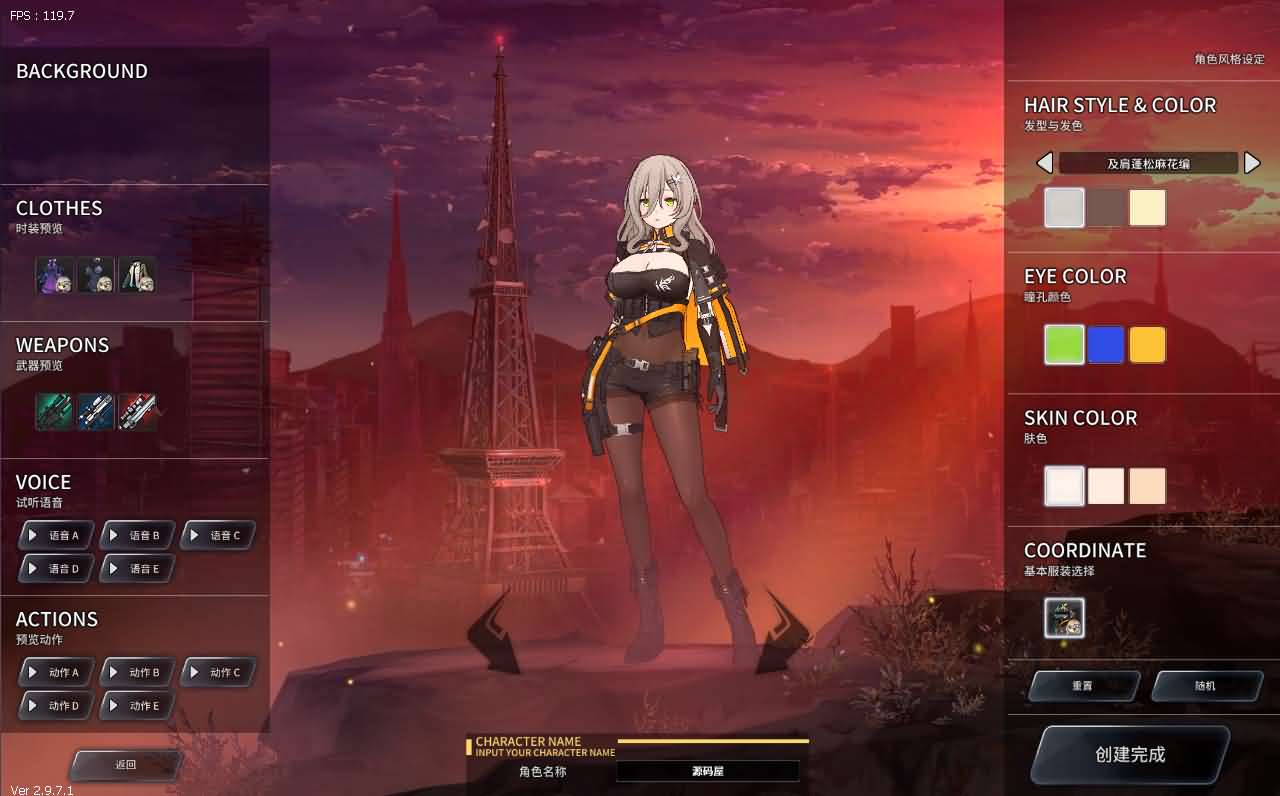Select the coordinate outfit icon
Screen dimensions: 1280x796
click(1064, 619)
